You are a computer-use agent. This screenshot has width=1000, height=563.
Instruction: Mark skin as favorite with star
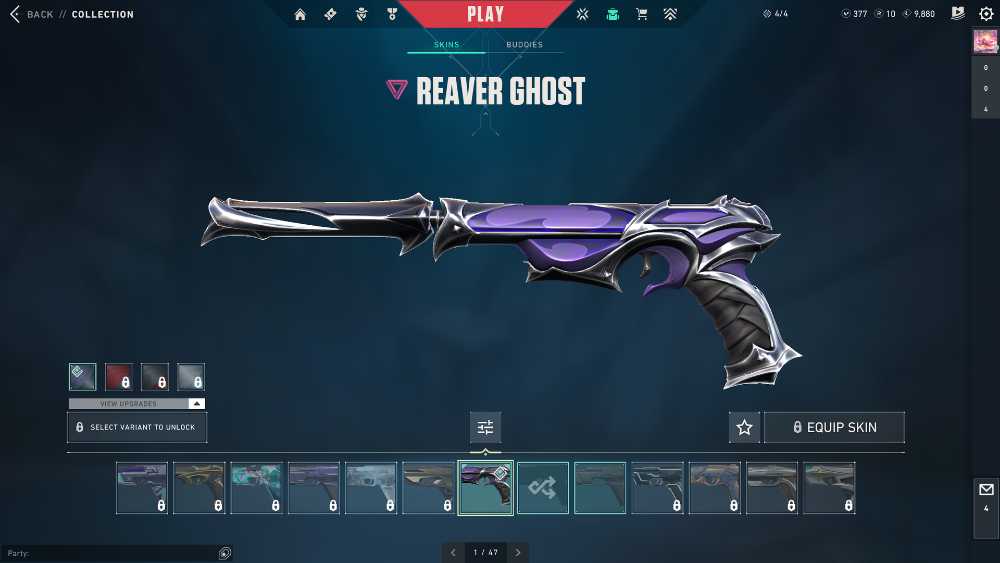point(744,427)
